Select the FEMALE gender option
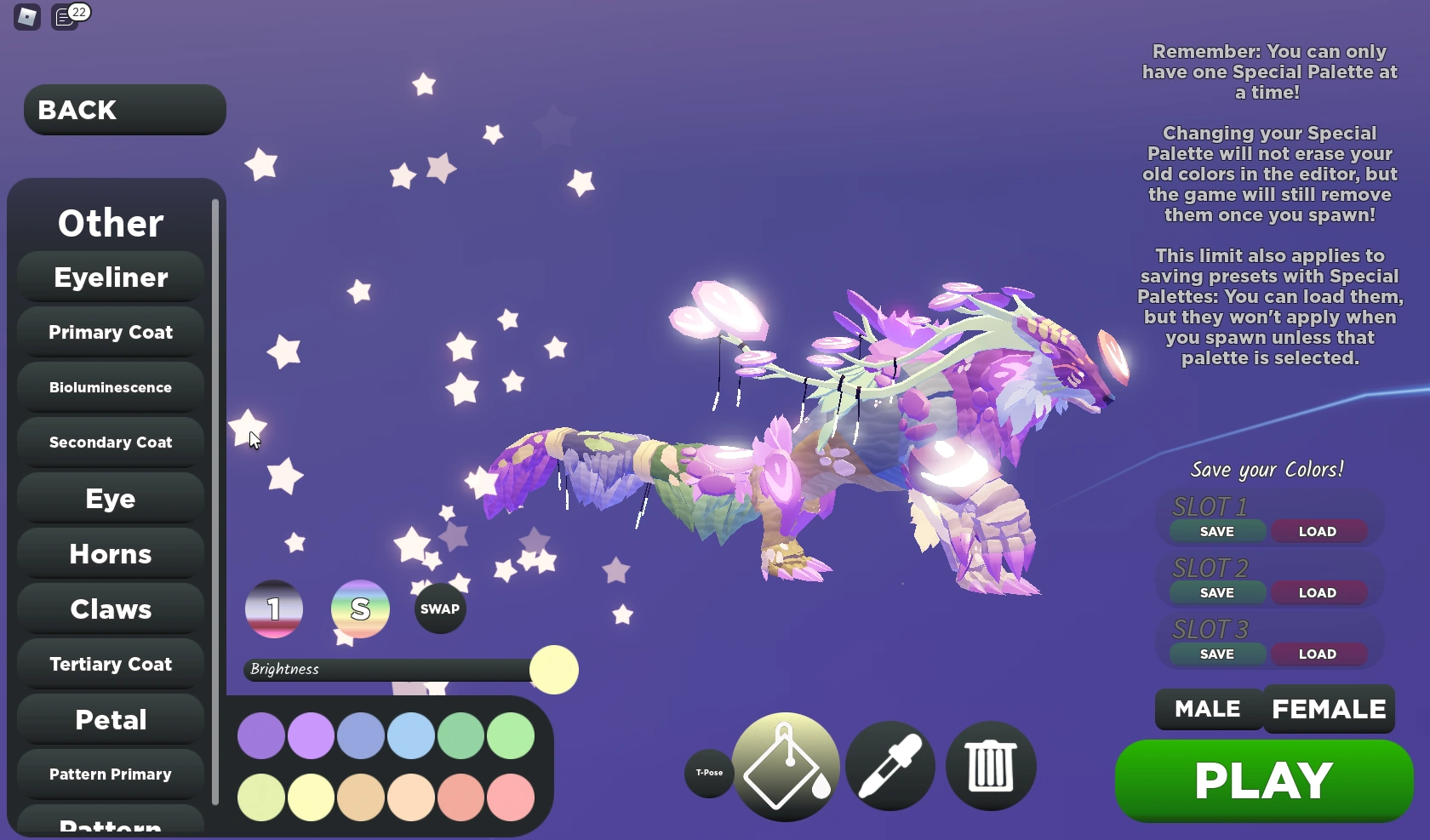The height and width of the screenshot is (840, 1430). tap(1328, 709)
